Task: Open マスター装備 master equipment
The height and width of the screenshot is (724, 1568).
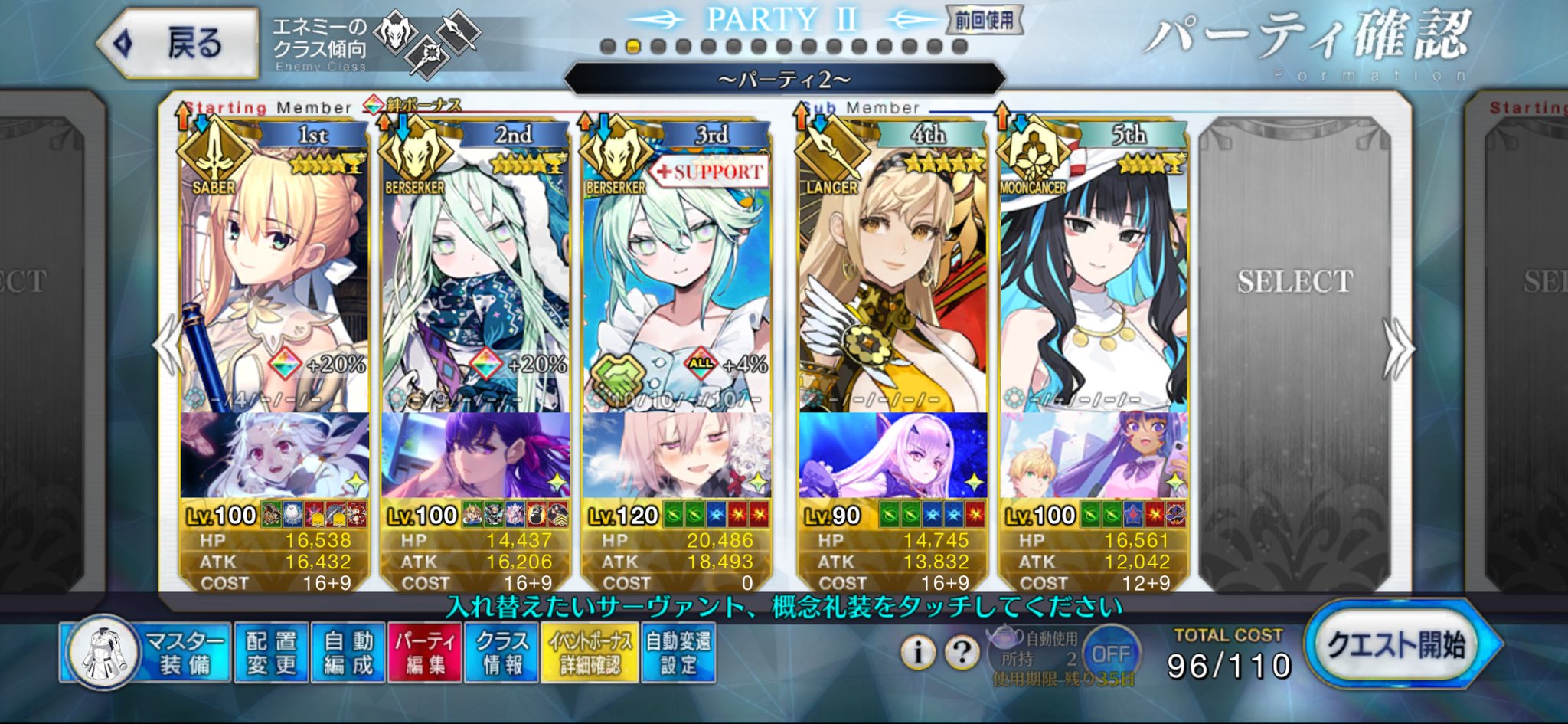Action: [x=145, y=652]
